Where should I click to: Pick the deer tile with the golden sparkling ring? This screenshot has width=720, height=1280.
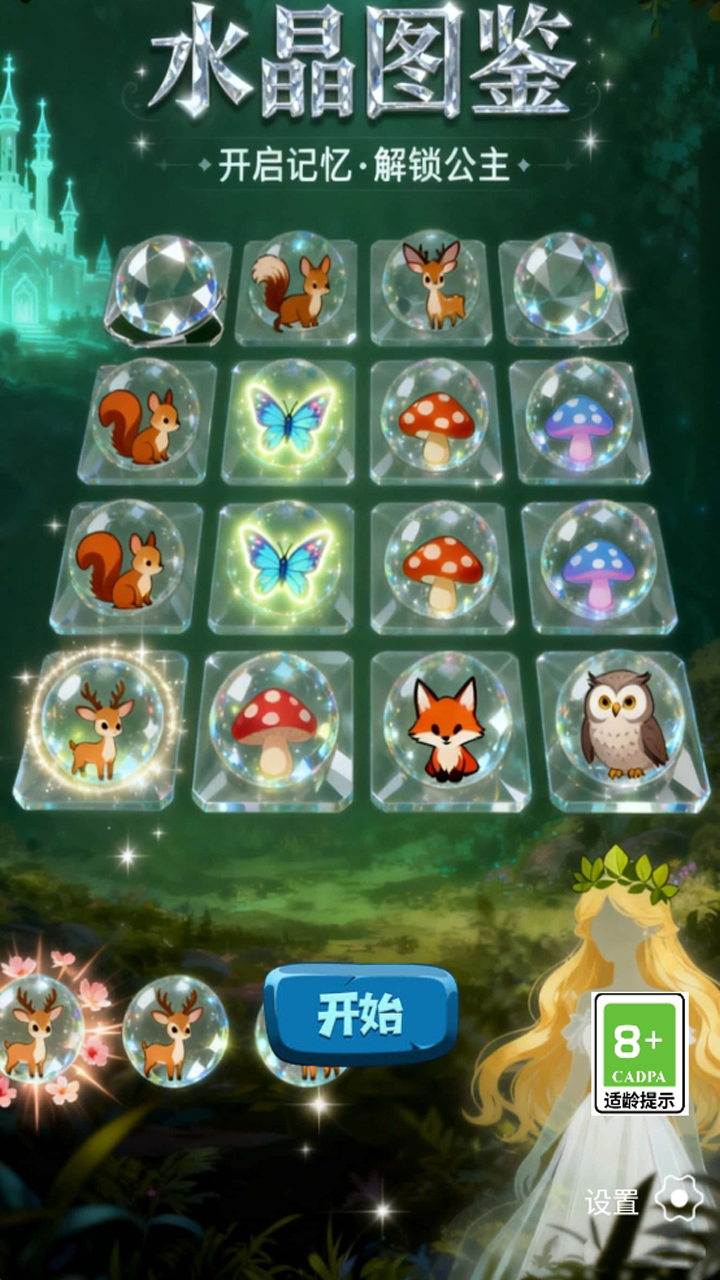(x=103, y=719)
